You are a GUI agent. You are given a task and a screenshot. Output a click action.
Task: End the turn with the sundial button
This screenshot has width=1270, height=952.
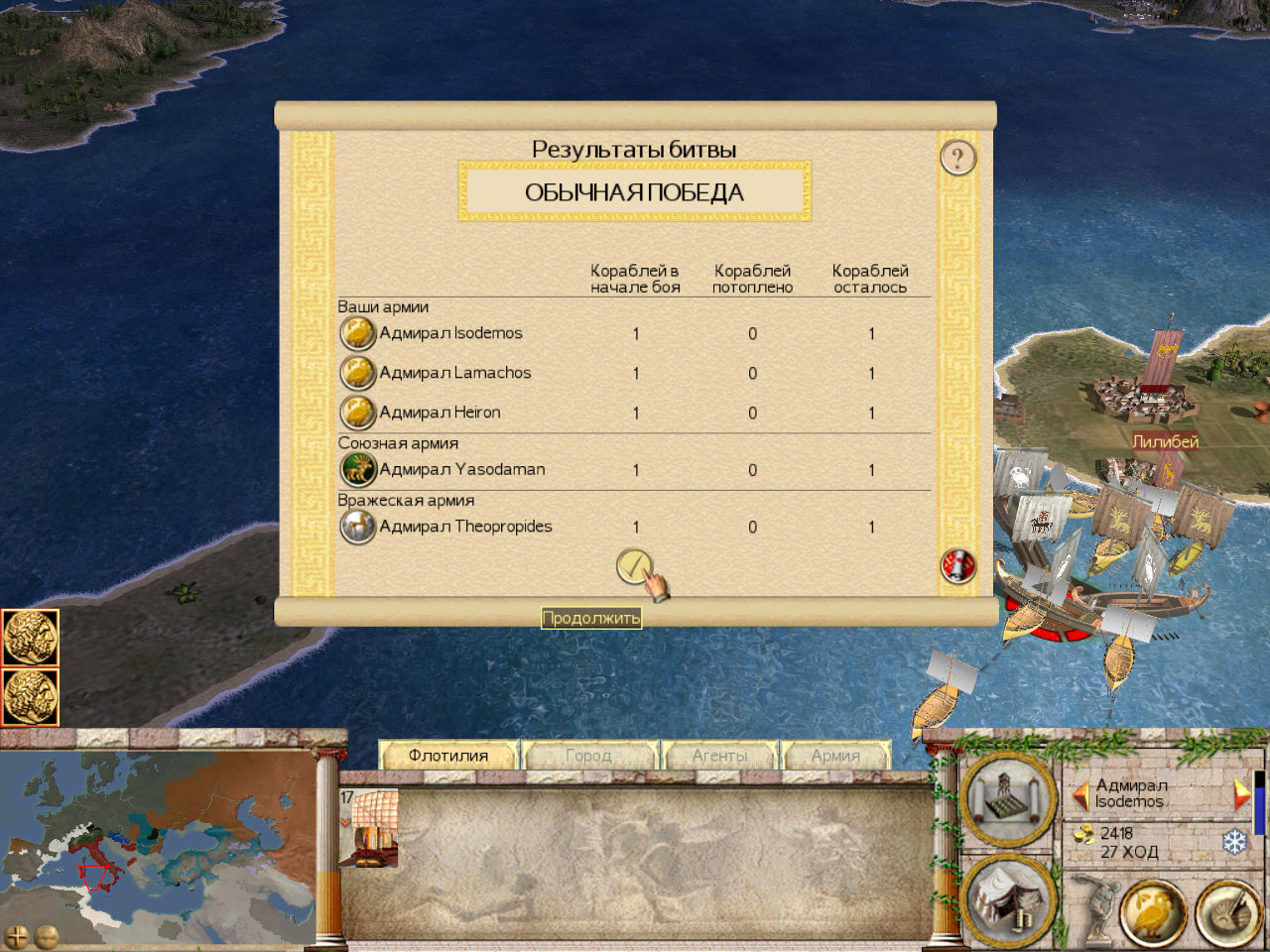tap(1227, 910)
